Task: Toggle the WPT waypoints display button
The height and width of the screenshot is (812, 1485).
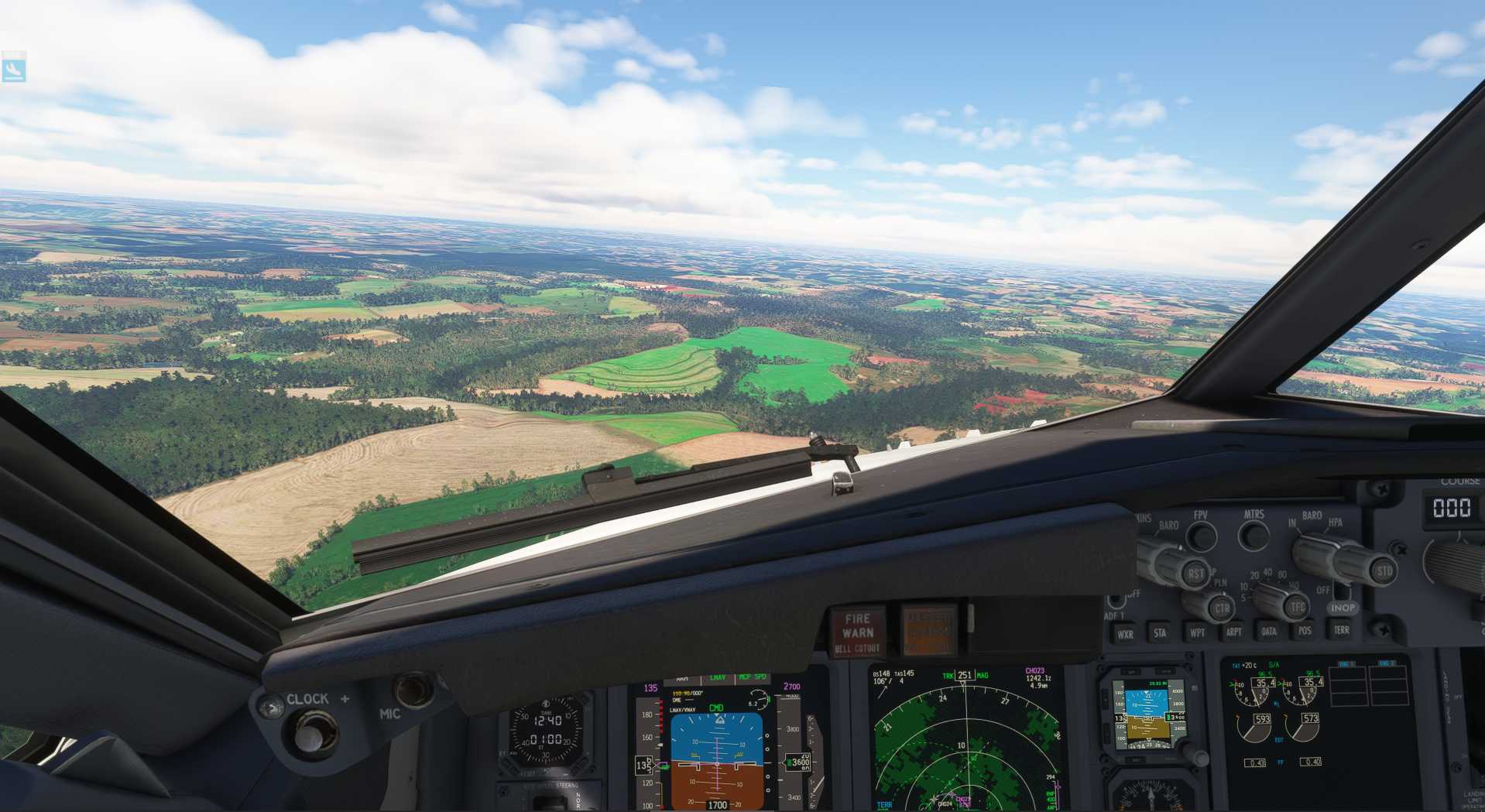Action: (x=1197, y=632)
